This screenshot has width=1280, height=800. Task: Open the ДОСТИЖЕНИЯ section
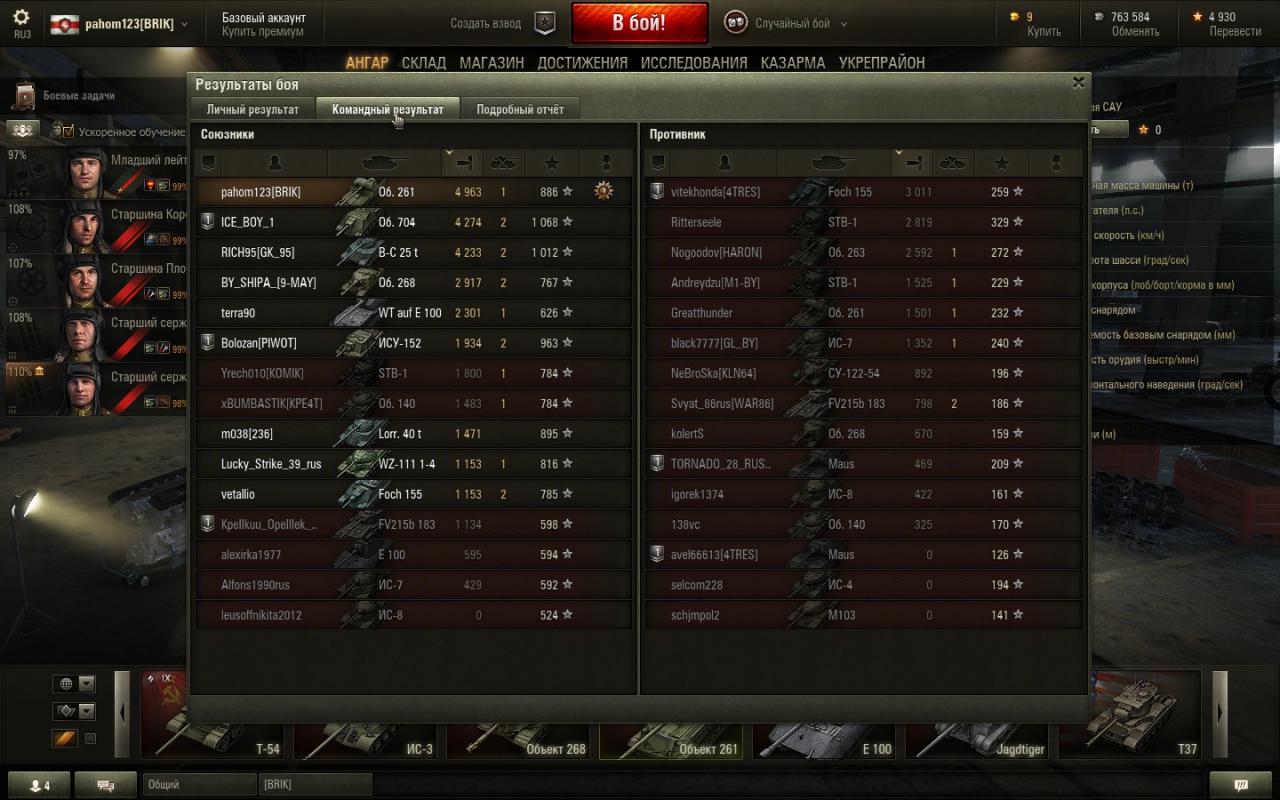point(582,62)
